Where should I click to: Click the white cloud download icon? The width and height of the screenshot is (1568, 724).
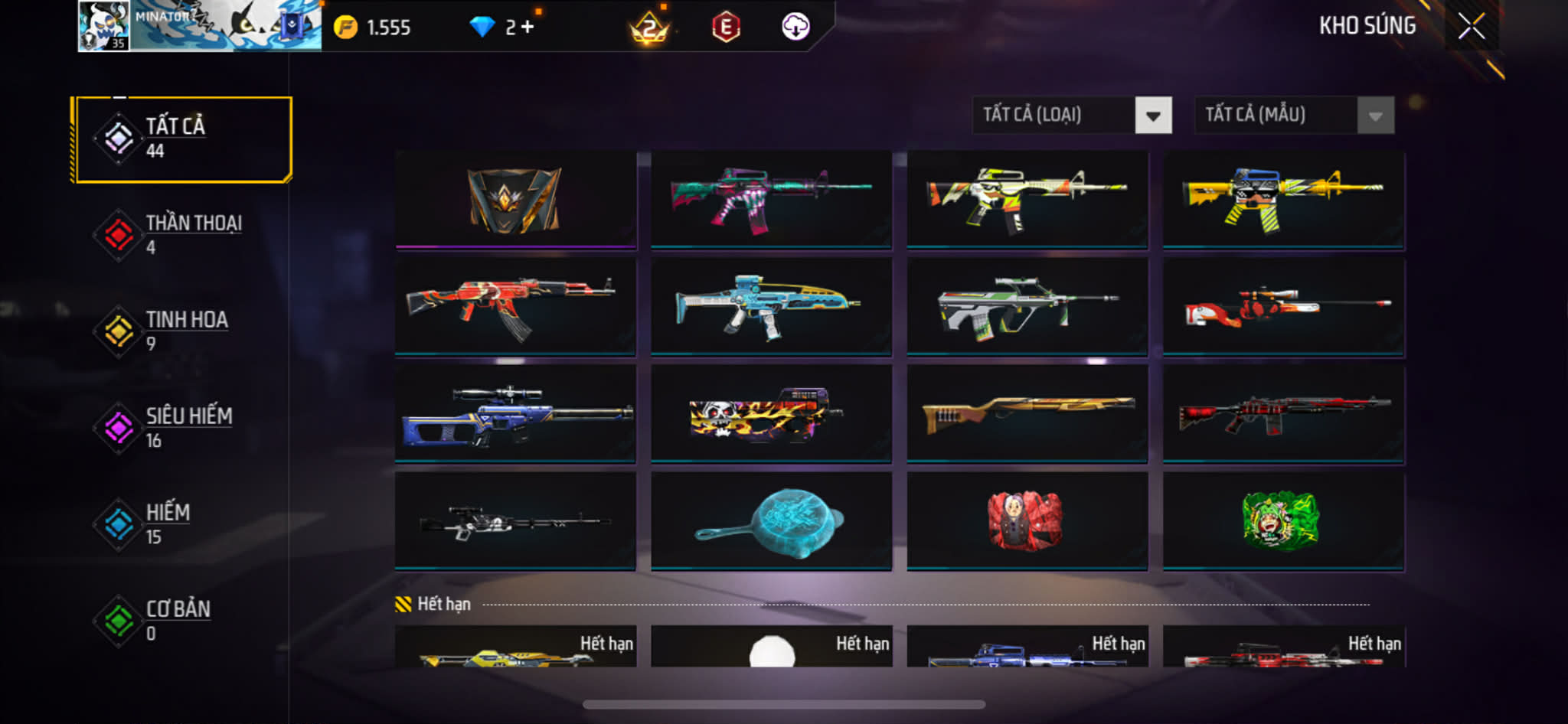pos(795,27)
